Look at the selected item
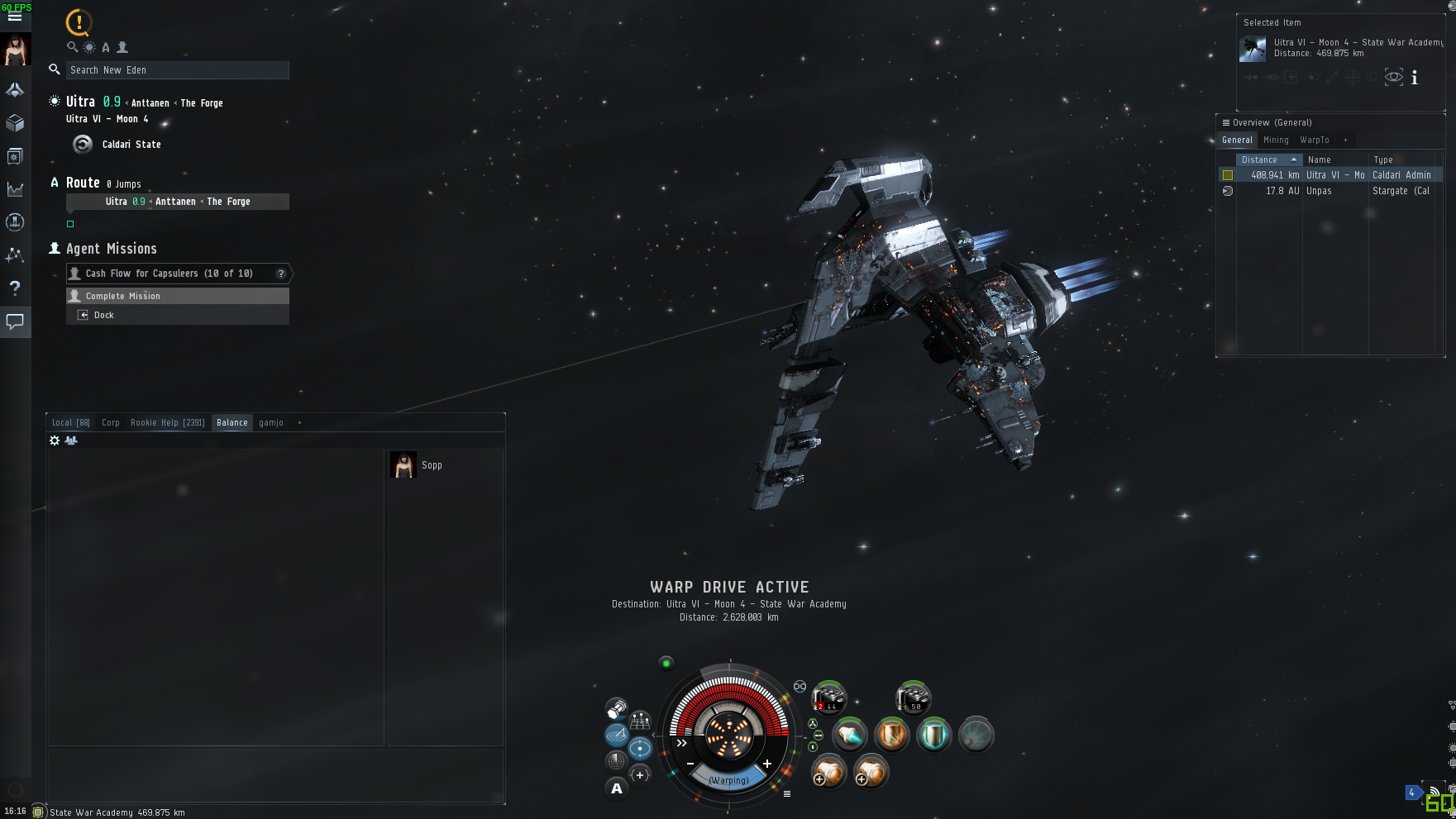Viewport: 1456px width, 819px height. point(1394,78)
